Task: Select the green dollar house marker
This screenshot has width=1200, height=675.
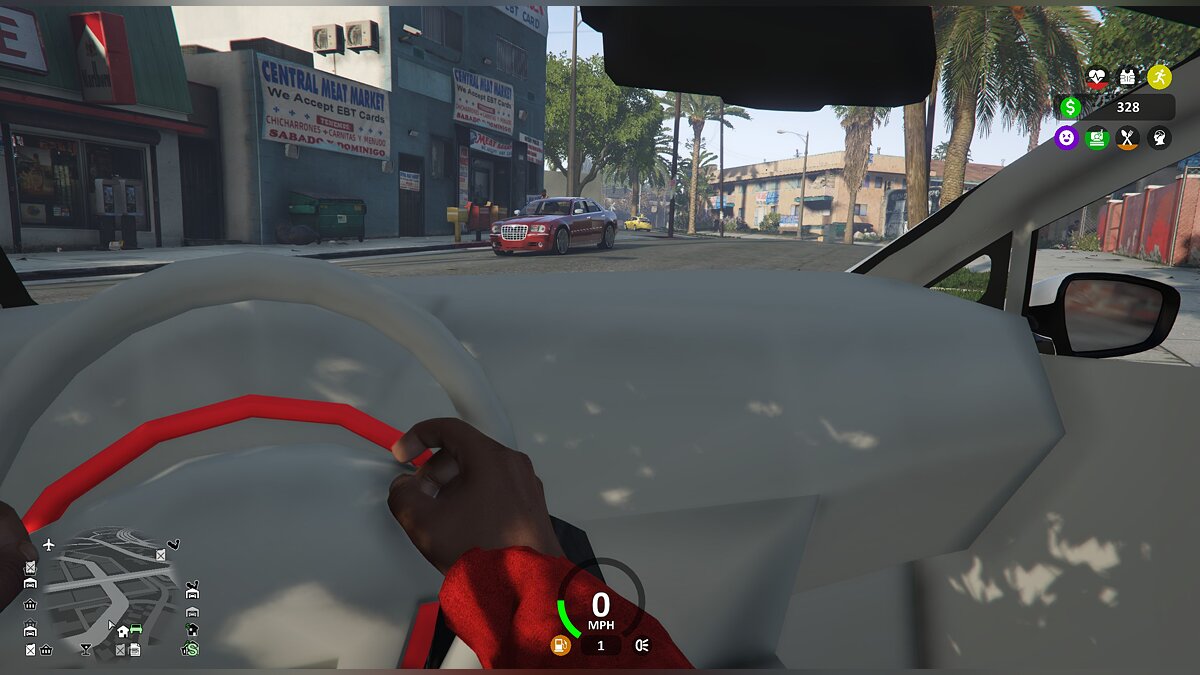Action: point(189,649)
